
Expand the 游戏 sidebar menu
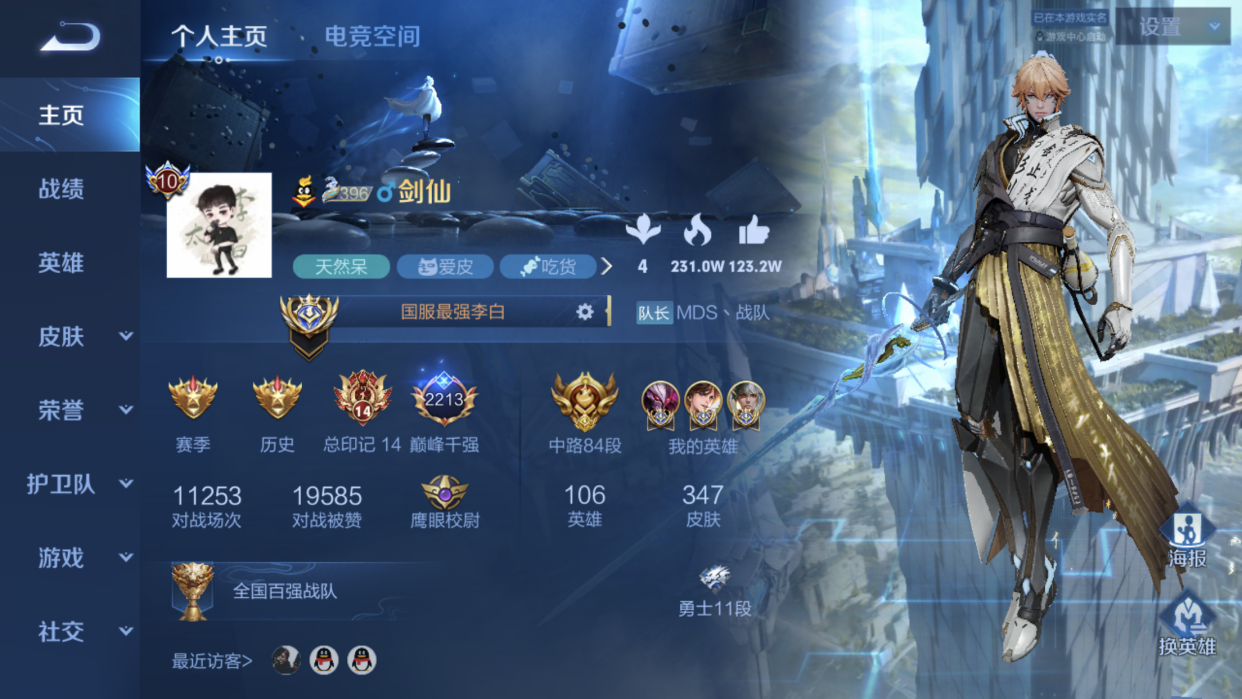pyautogui.click(x=83, y=558)
